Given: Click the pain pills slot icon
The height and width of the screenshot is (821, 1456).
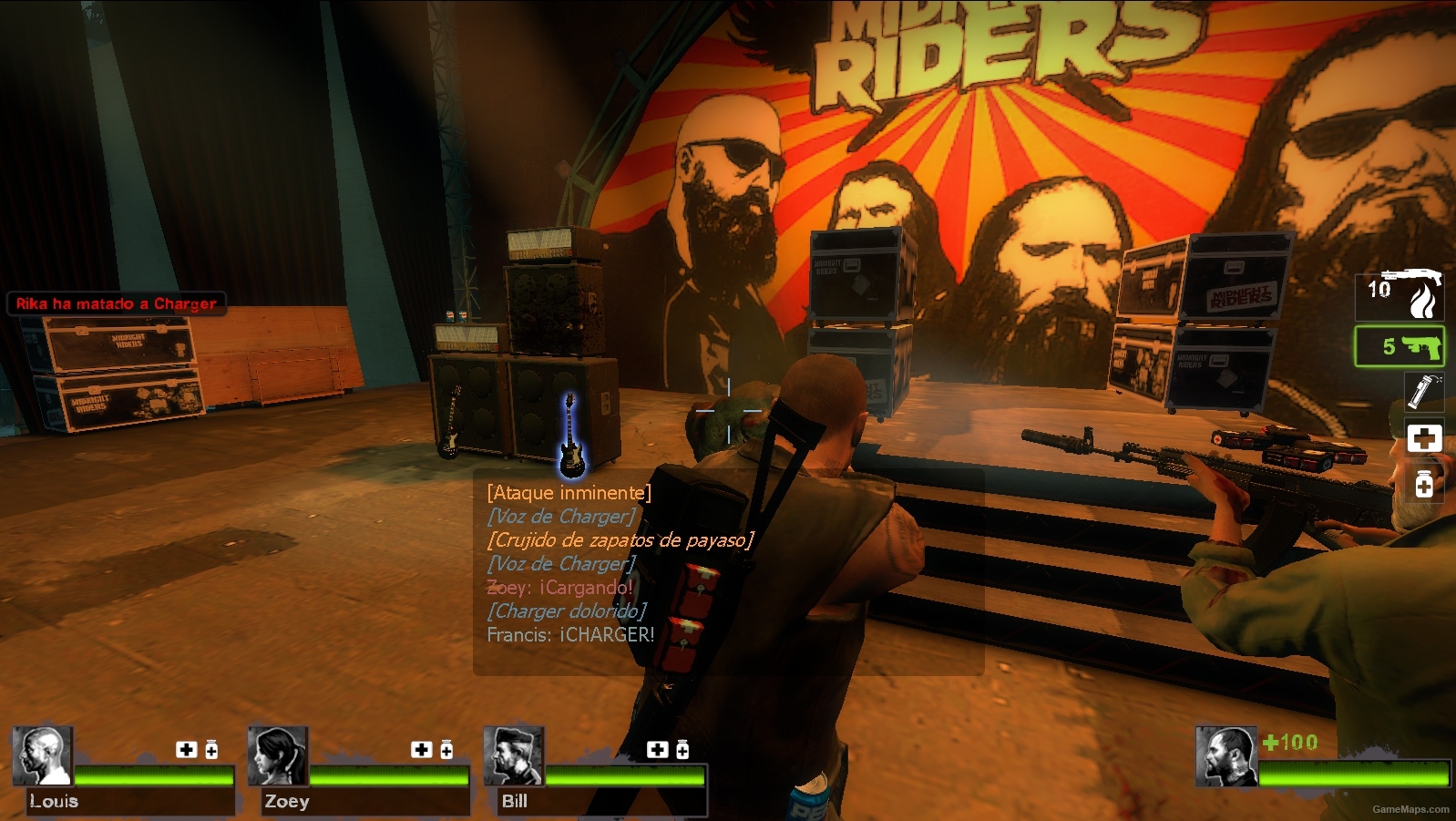Looking at the screenshot, I should coord(1425,482).
